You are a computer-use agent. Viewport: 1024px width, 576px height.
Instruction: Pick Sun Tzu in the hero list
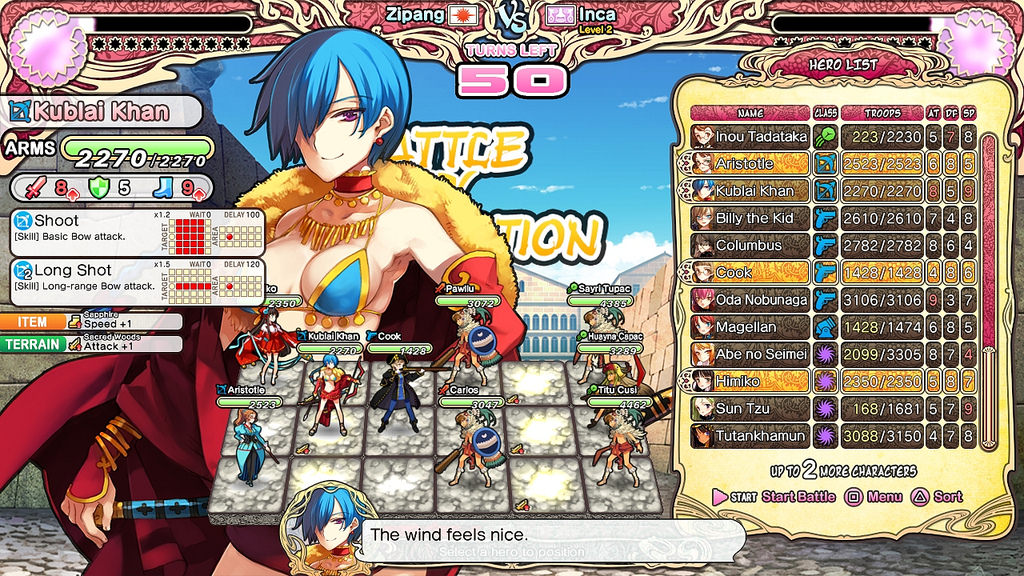click(x=760, y=408)
